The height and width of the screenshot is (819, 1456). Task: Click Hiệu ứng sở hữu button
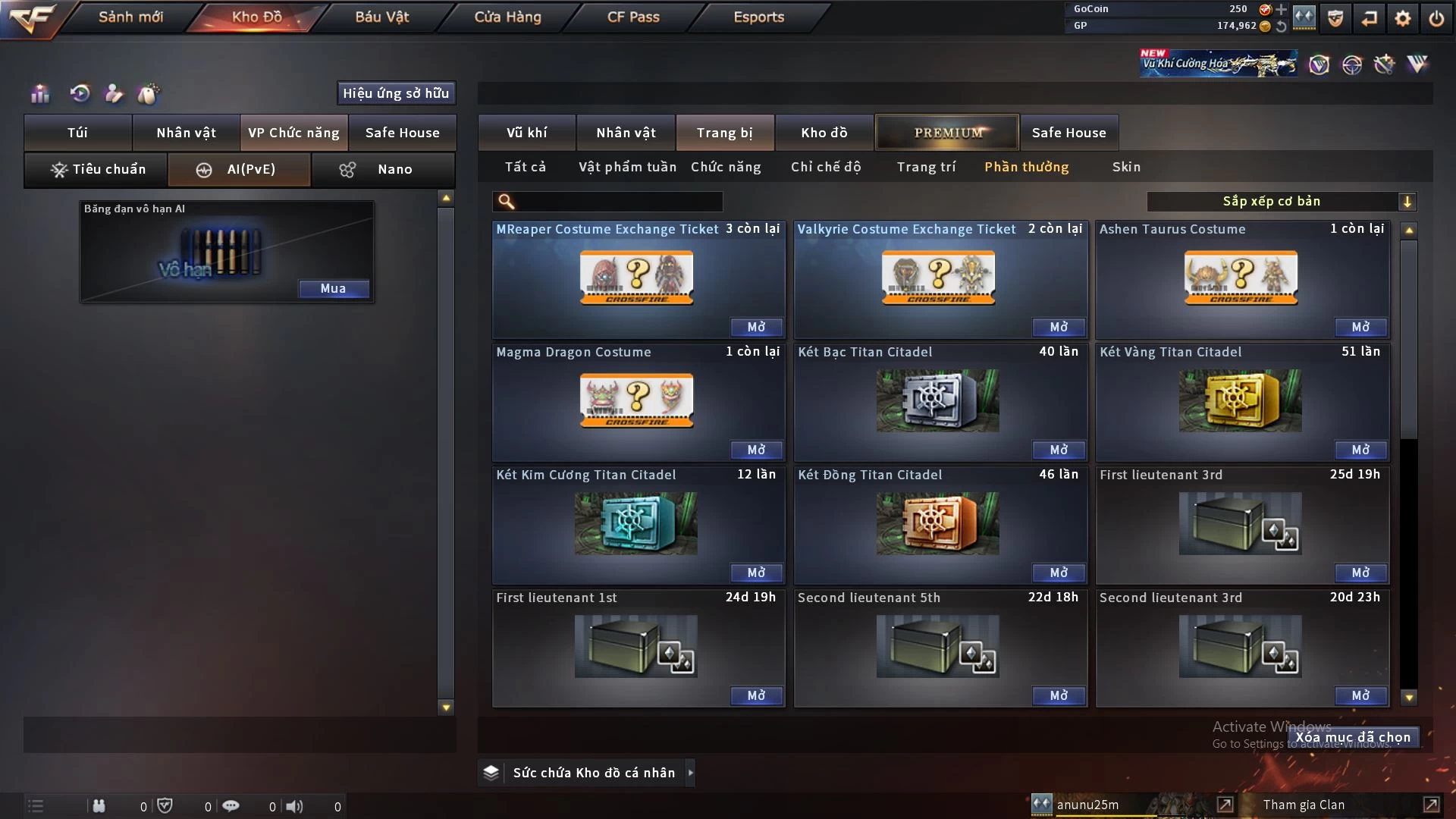[396, 93]
